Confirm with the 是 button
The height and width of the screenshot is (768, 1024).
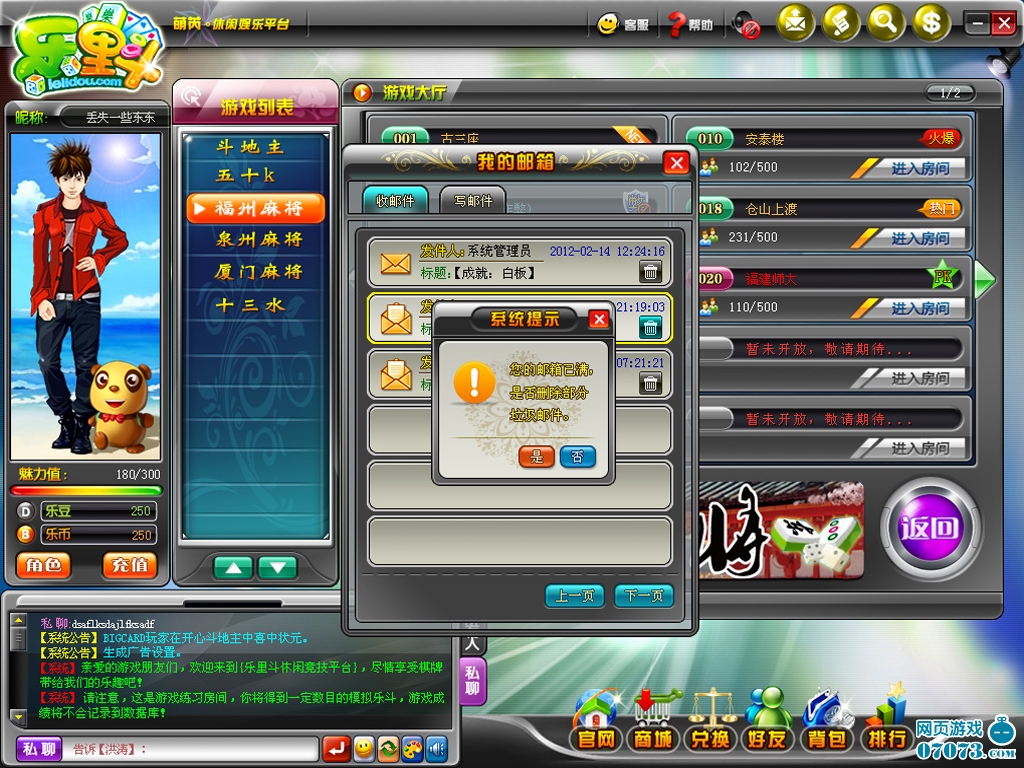pos(537,456)
